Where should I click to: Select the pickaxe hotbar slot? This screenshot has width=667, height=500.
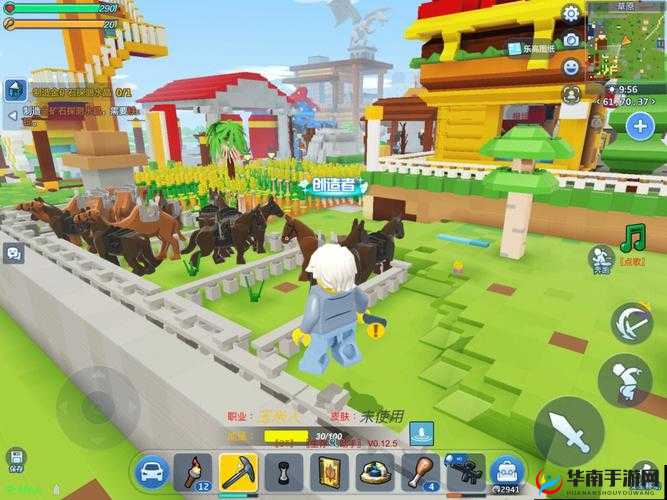239,469
